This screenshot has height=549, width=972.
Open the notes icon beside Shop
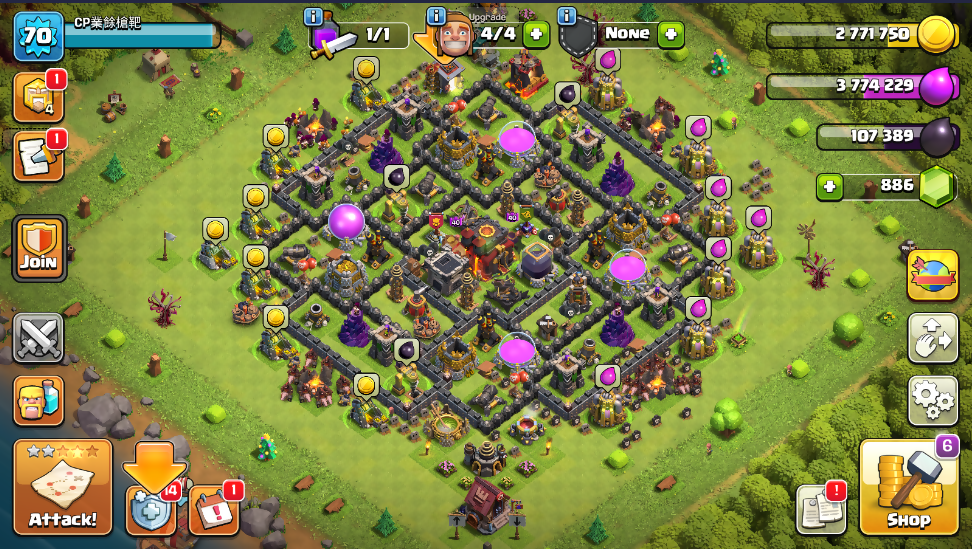click(x=820, y=510)
